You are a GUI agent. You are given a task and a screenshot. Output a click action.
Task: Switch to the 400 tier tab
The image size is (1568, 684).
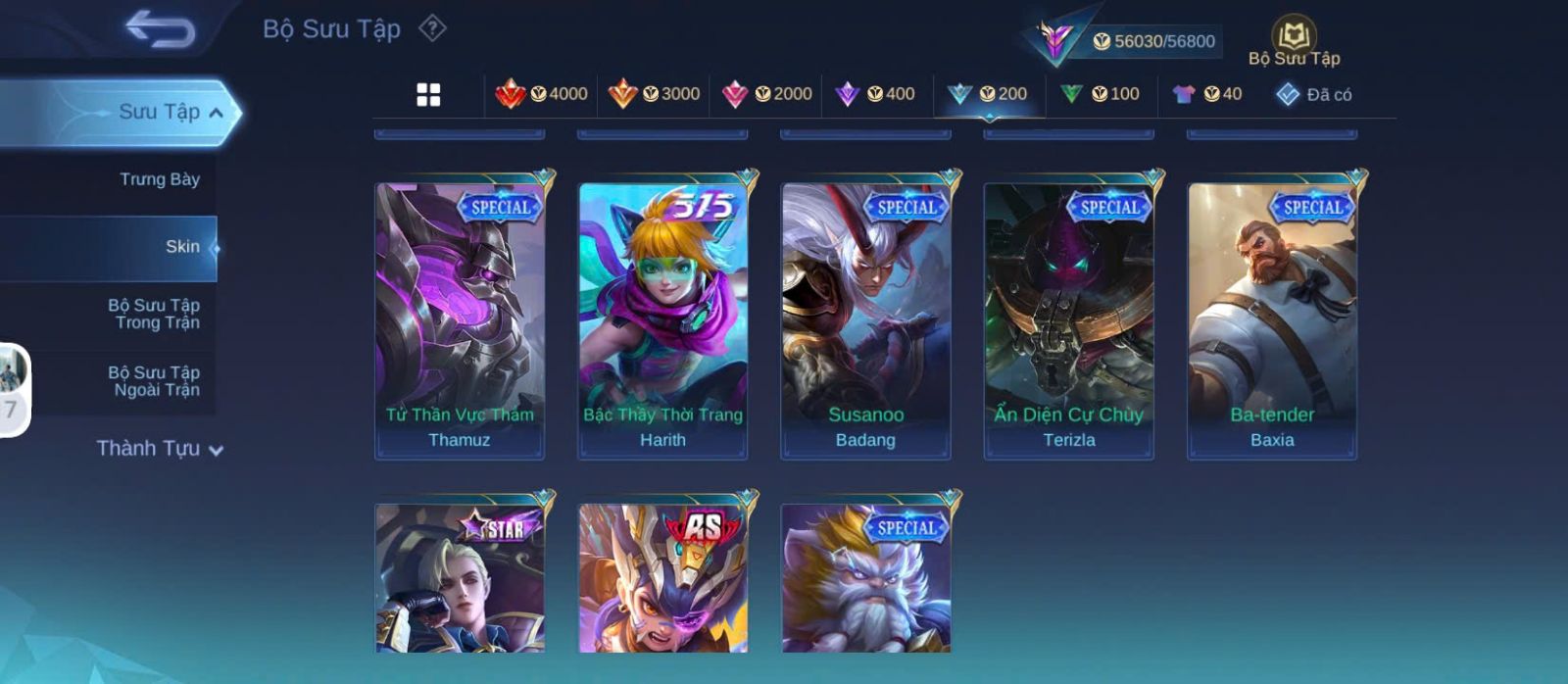(874, 94)
